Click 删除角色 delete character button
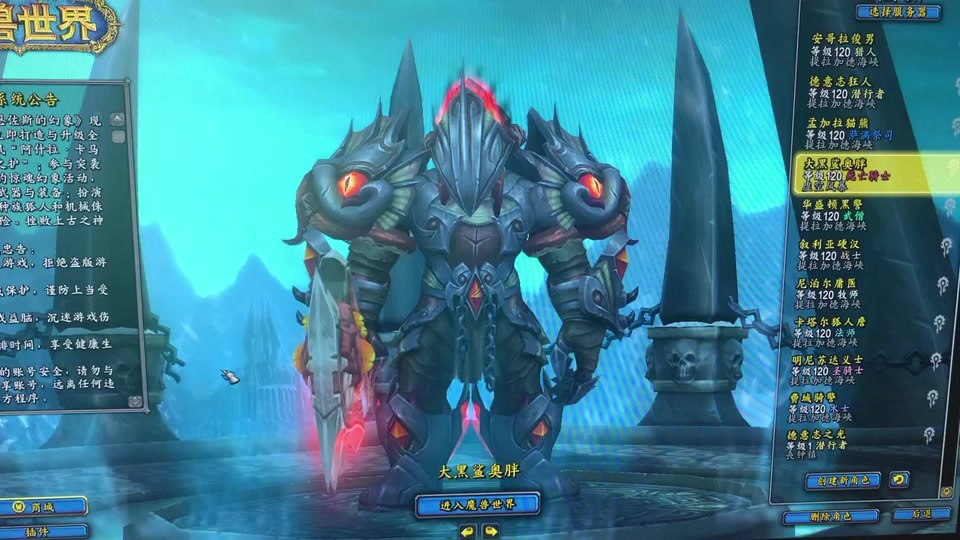960x540 pixels. 830,517
